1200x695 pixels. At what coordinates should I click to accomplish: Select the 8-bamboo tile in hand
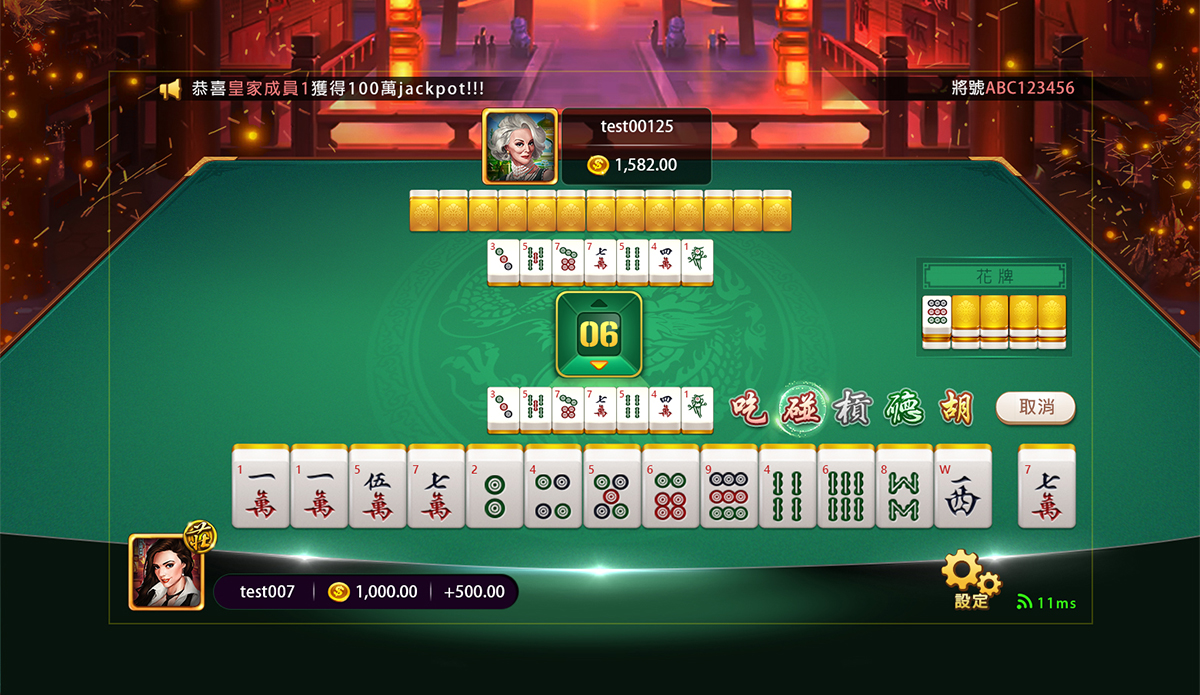point(904,487)
